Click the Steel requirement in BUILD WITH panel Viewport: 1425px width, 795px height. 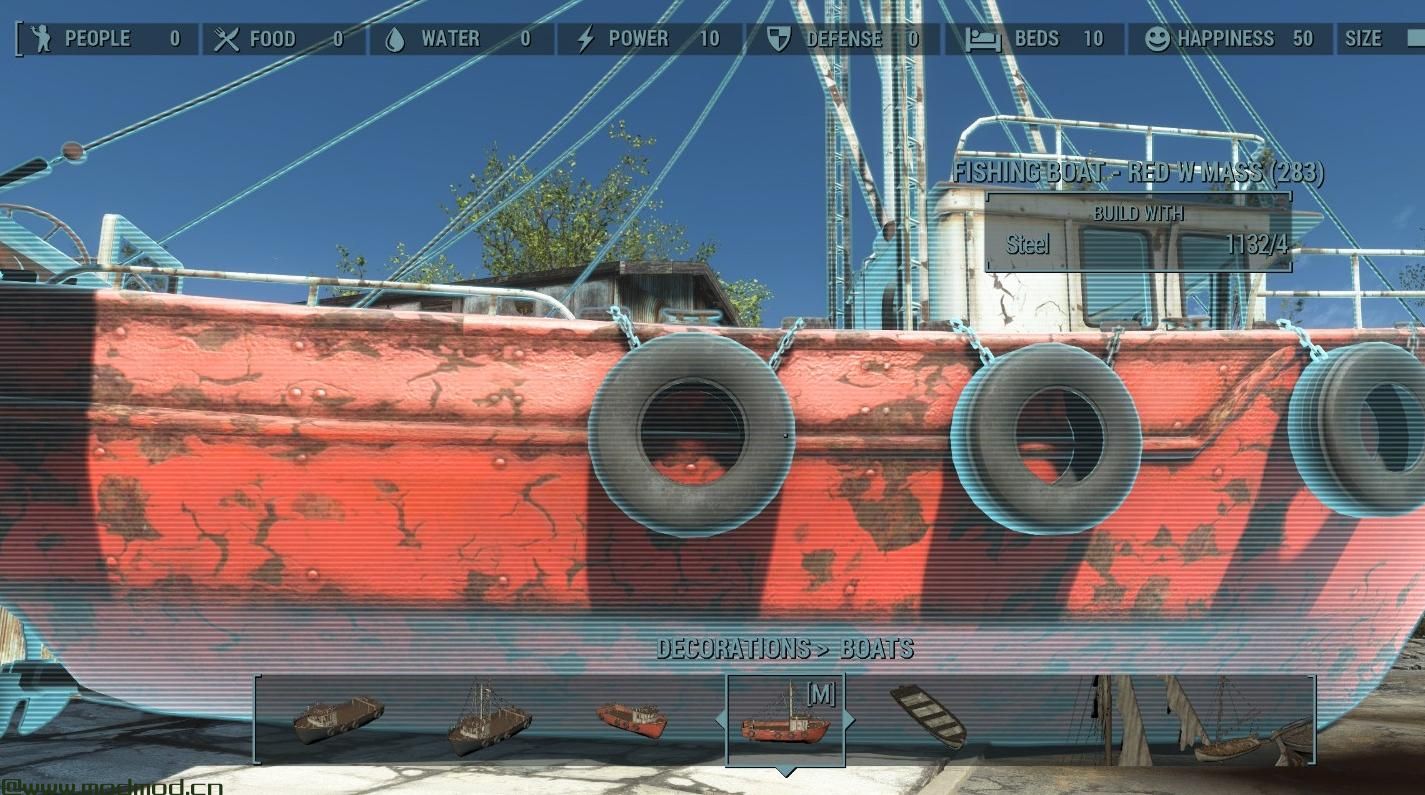point(1027,244)
